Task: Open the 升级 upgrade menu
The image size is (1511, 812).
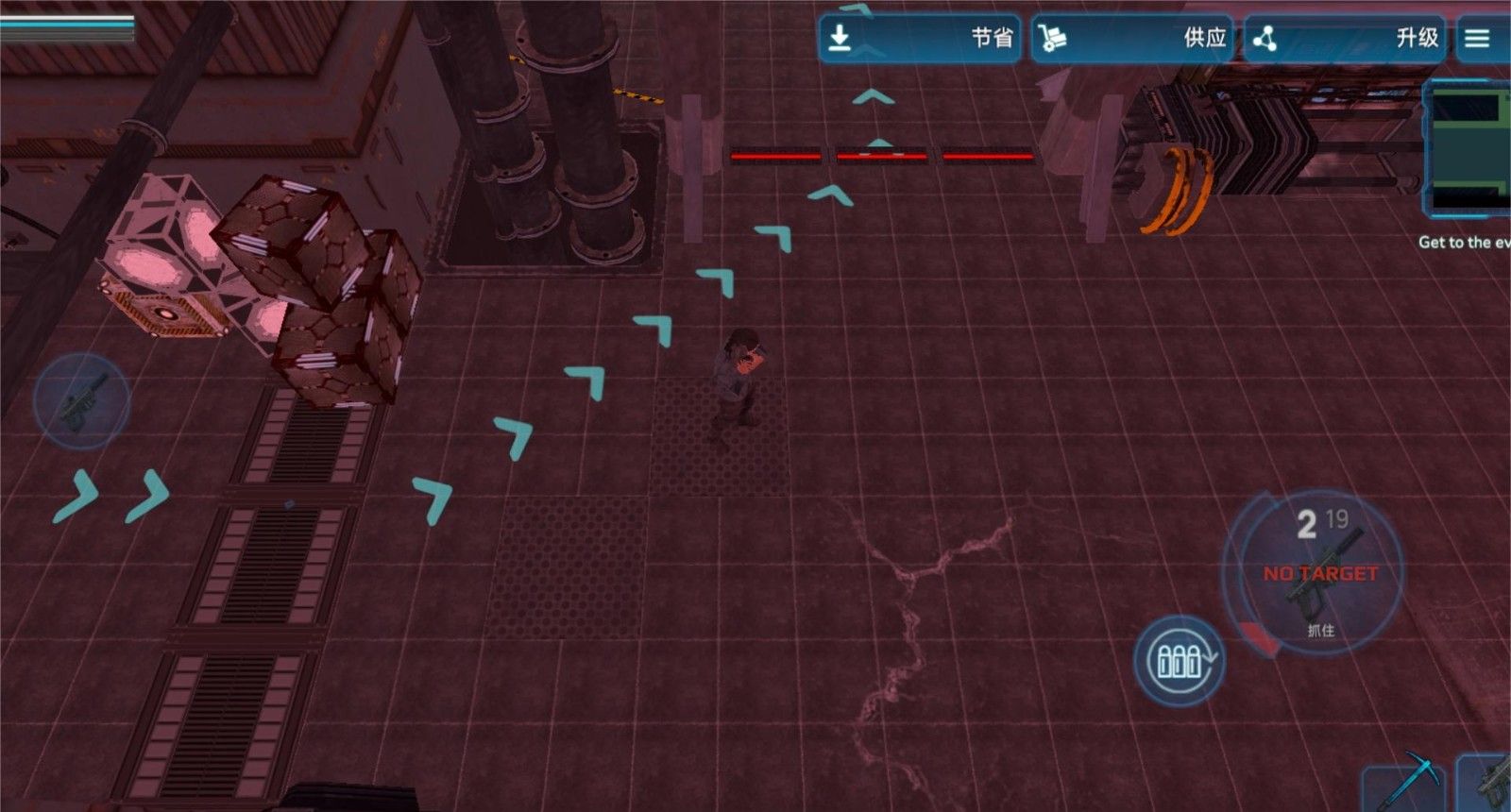Action: pos(1344,38)
